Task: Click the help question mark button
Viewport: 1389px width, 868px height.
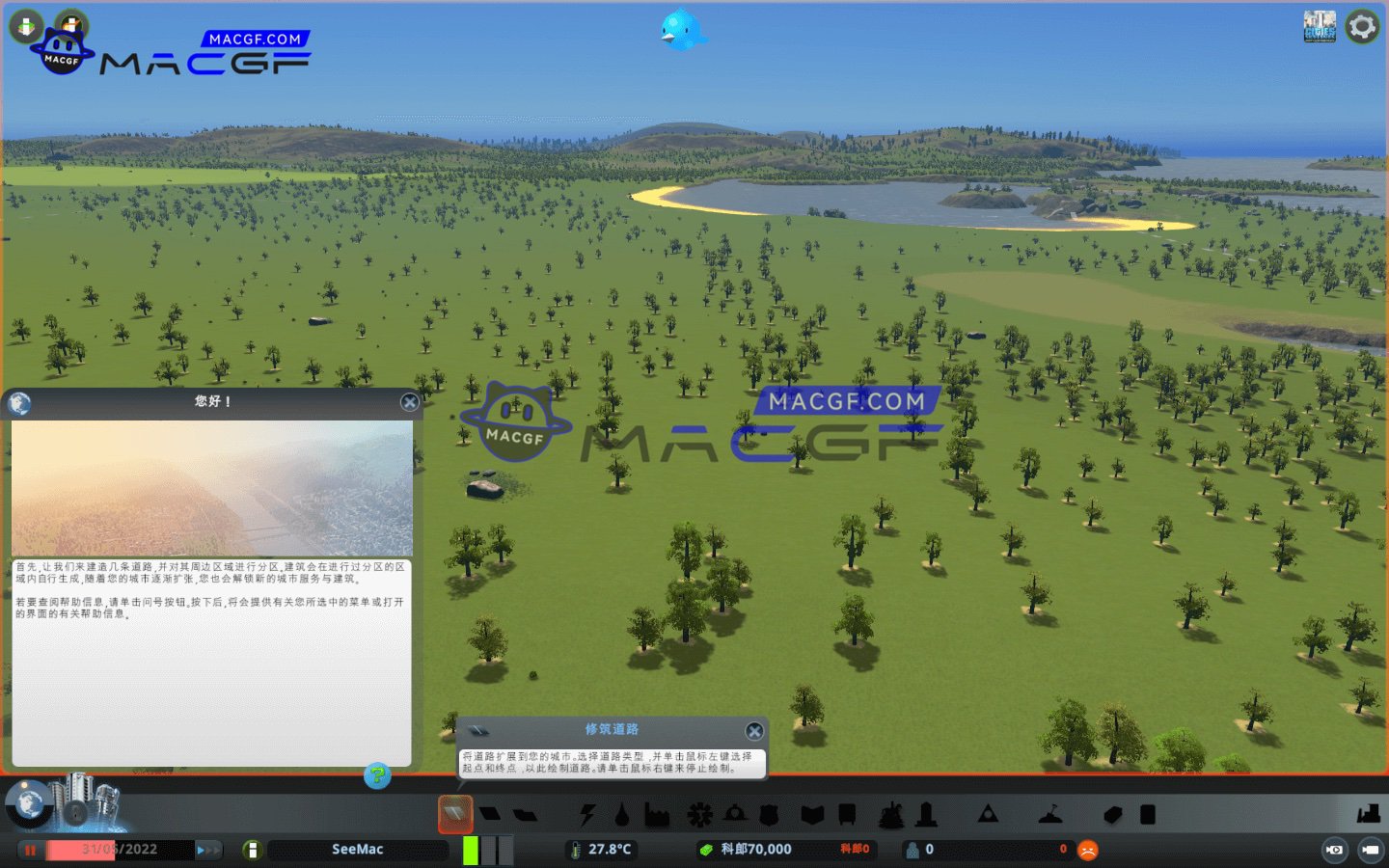Action: 376,777
